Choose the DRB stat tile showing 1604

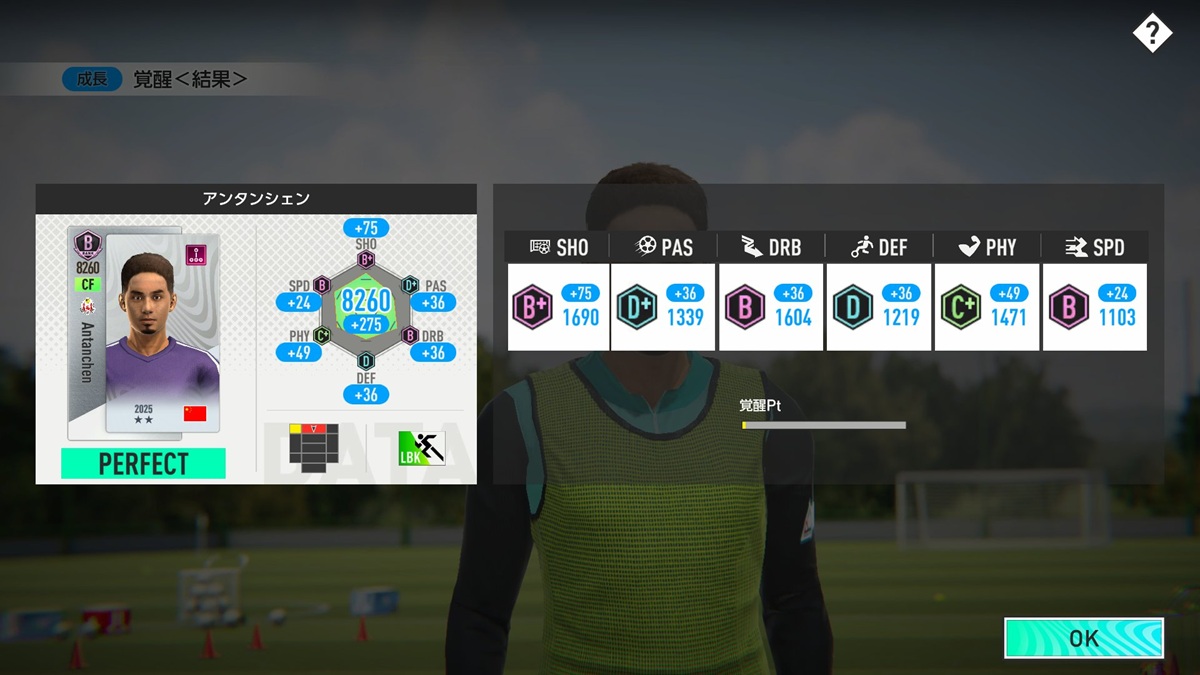coord(770,307)
